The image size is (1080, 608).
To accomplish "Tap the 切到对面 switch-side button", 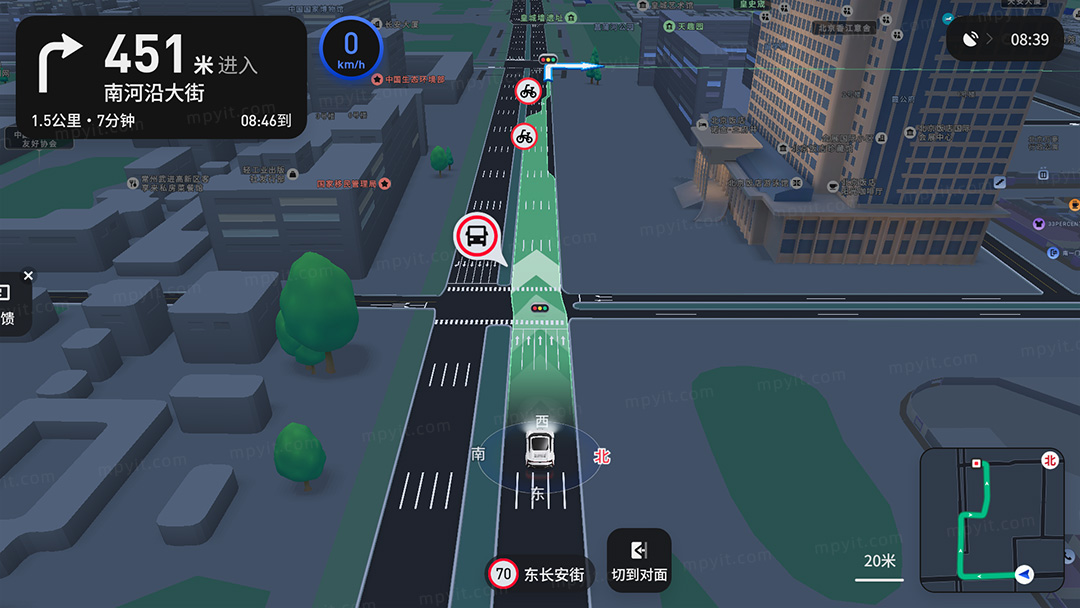I will click(639, 560).
